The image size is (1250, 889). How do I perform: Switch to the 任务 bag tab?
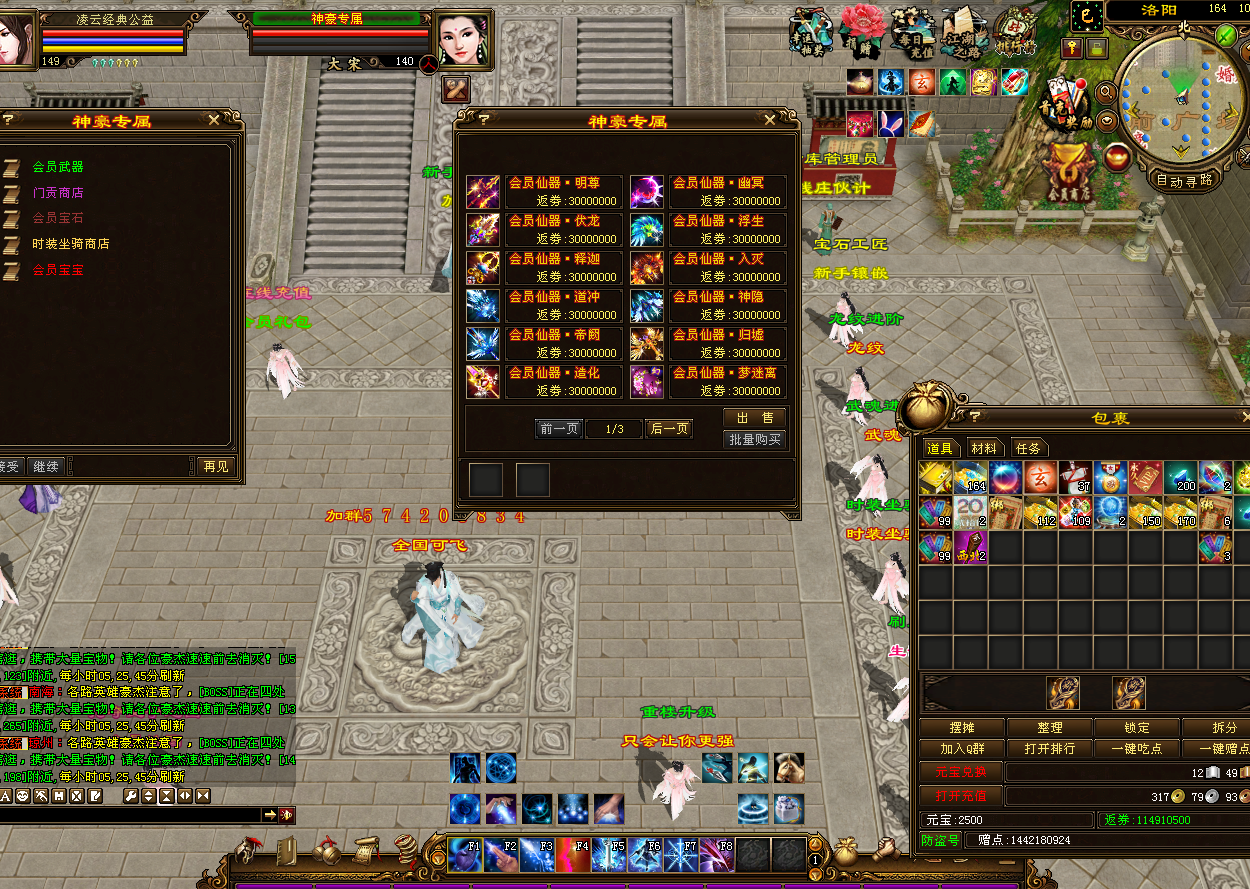tap(1028, 448)
